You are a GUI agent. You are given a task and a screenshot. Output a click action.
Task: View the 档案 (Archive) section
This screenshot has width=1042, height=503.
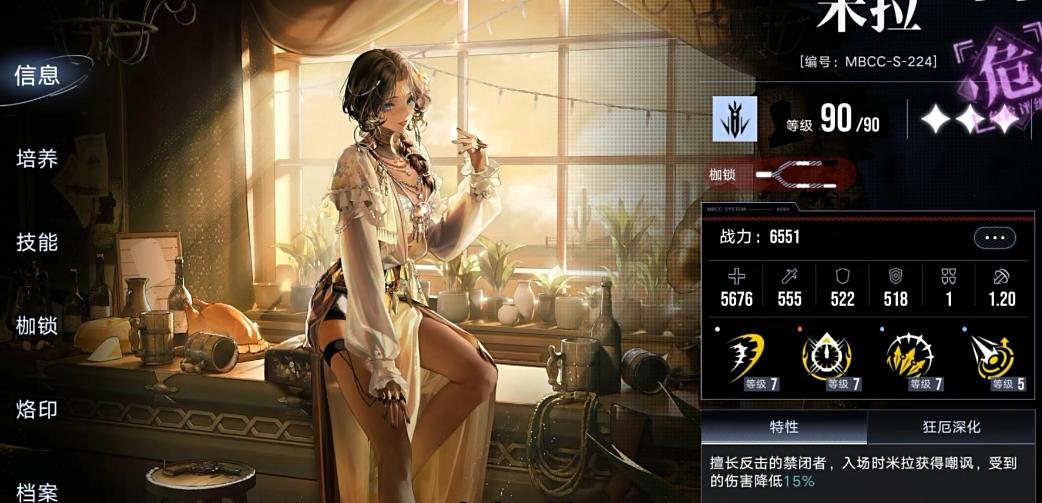pyautogui.click(x=38, y=491)
